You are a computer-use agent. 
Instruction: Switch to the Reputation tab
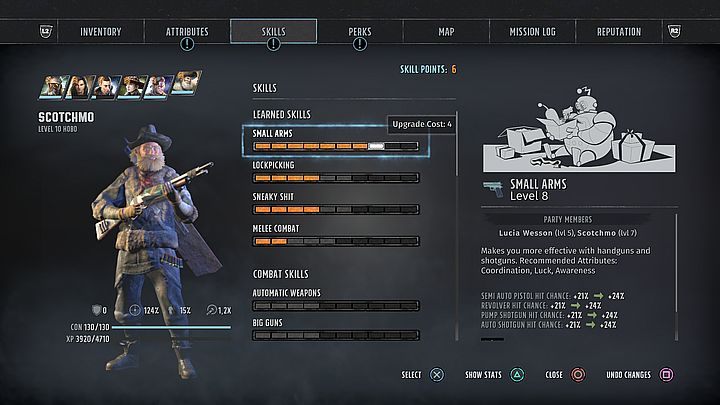619,32
